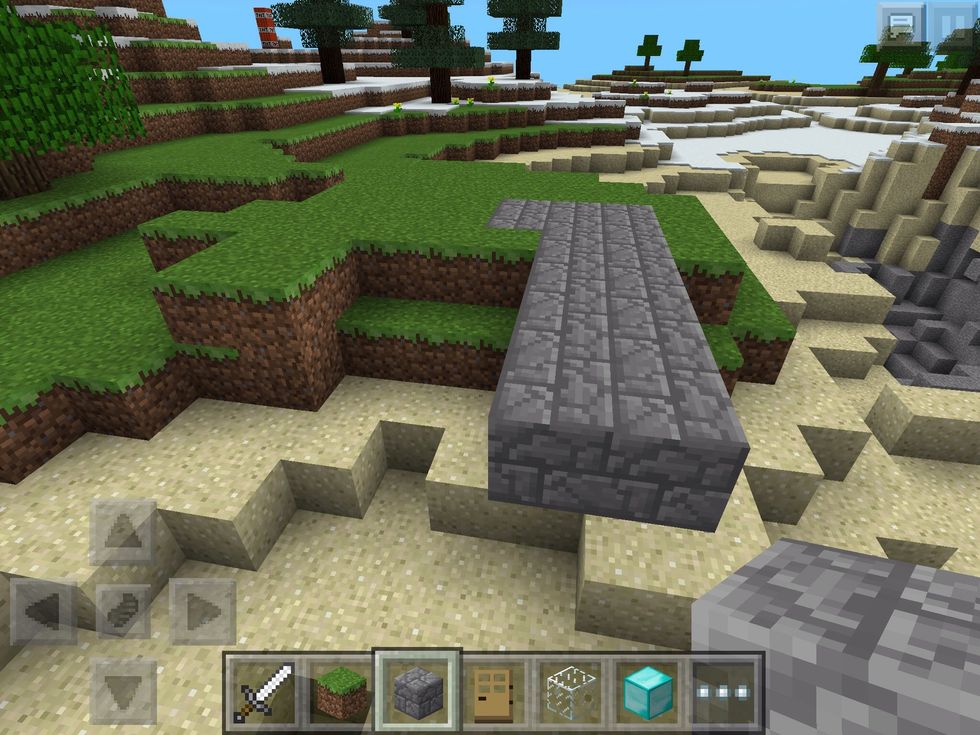Image resolution: width=980 pixels, height=735 pixels.
Task: Switch to the glass block slot
Action: 571,692
